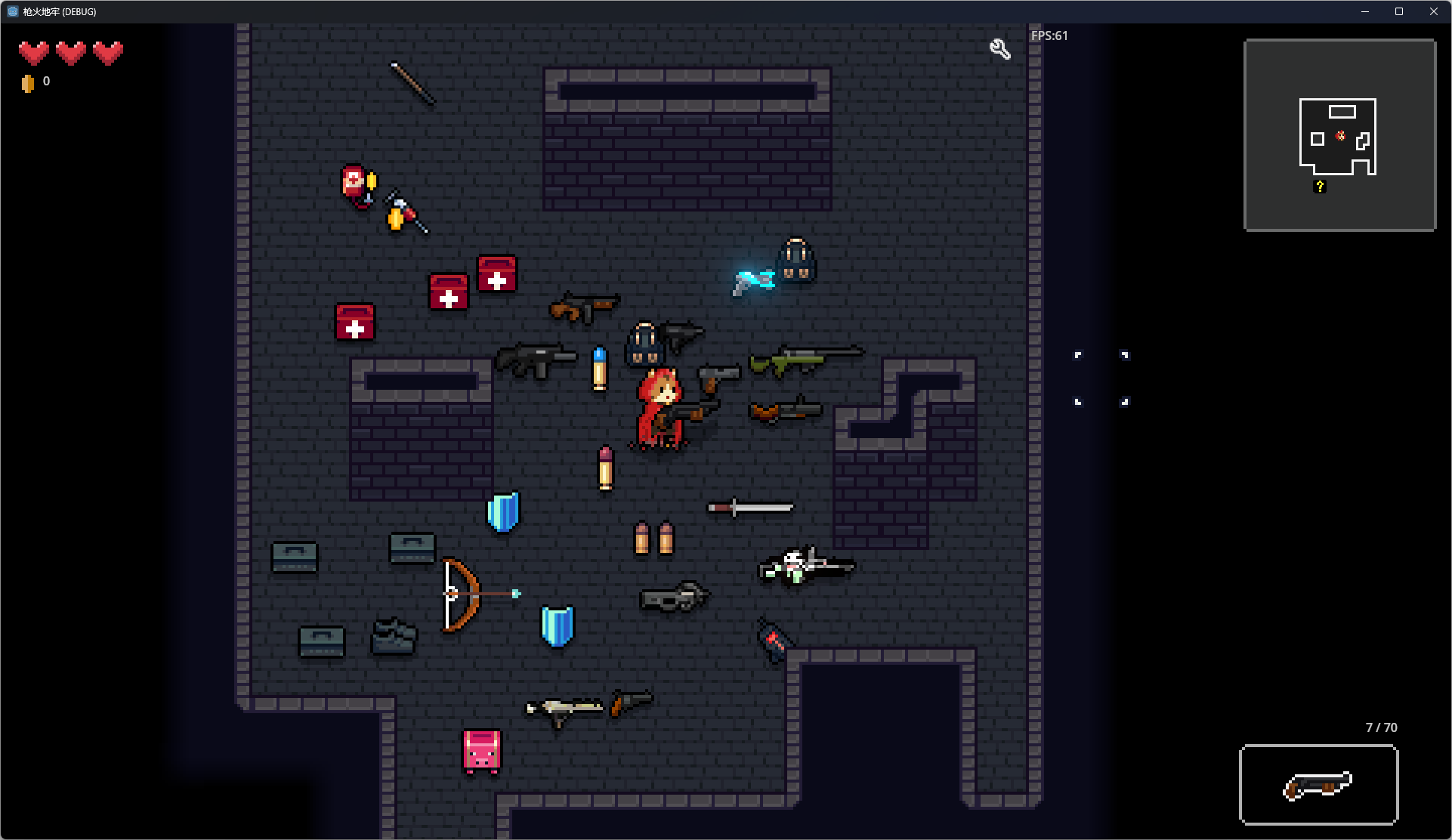Screen dimensions: 1452x840
Task: Click the 枪火地牢 (DEBUG) title bar text
Action: point(57,11)
